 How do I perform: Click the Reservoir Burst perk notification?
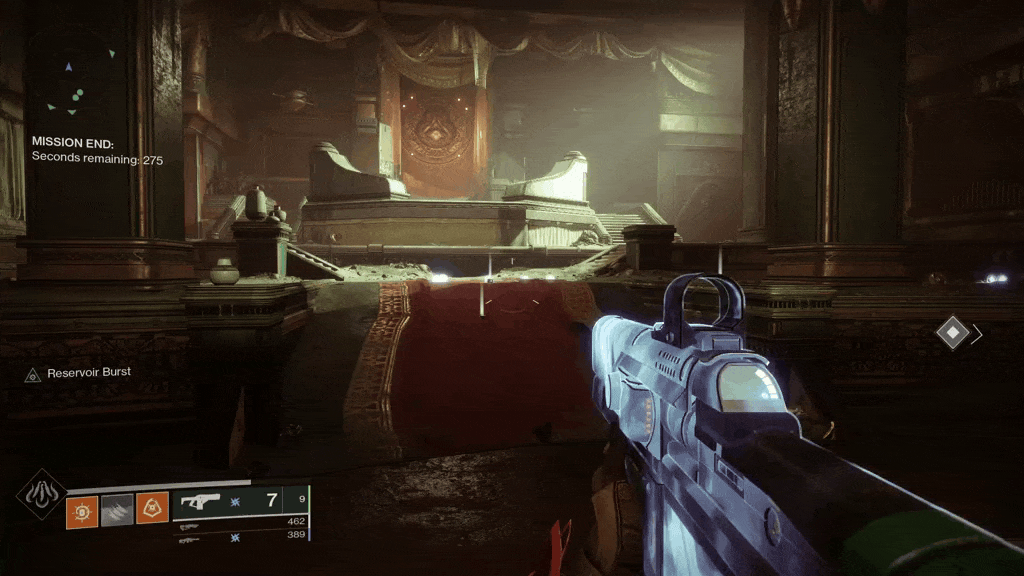tap(78, 373)
